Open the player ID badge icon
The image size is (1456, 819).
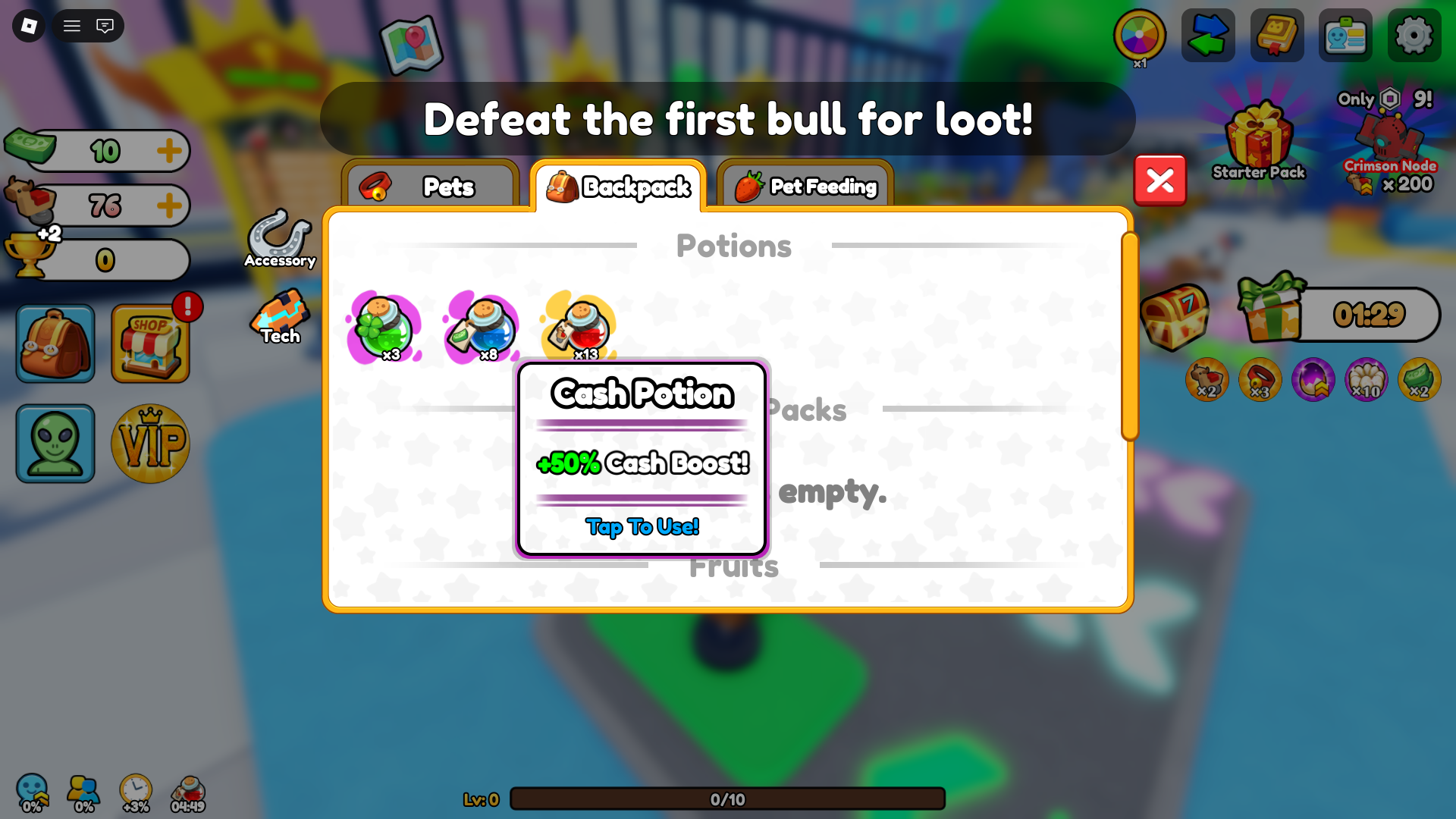coord(1345,35)
